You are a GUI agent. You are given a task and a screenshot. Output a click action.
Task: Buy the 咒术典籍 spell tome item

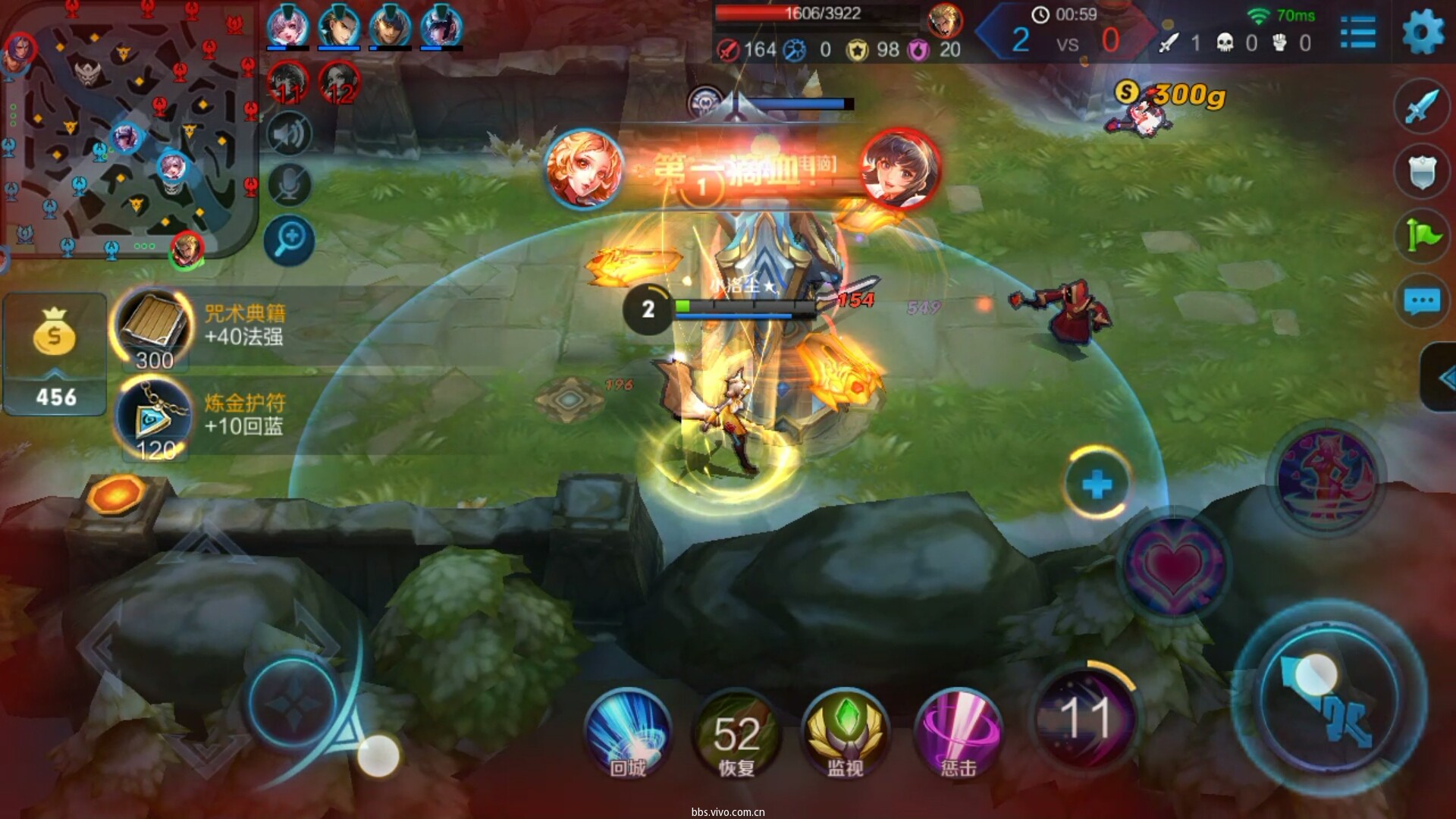coord(154,328)
